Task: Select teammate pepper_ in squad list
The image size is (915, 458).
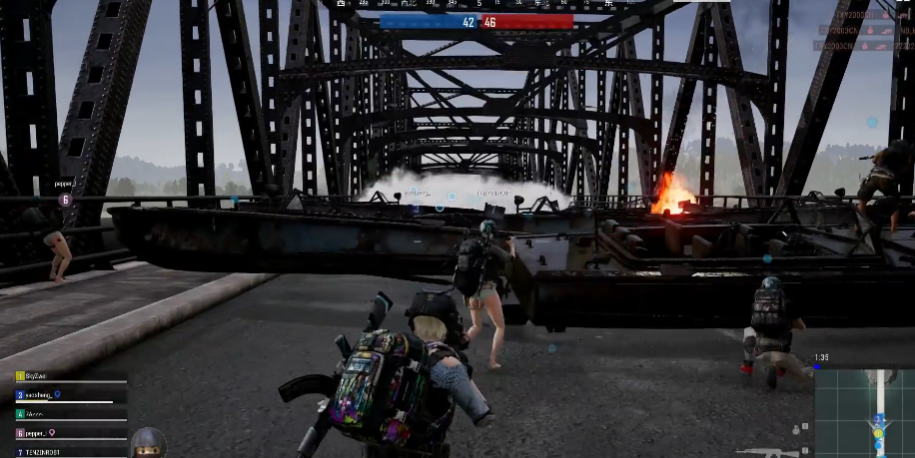Action: [37, 433]
